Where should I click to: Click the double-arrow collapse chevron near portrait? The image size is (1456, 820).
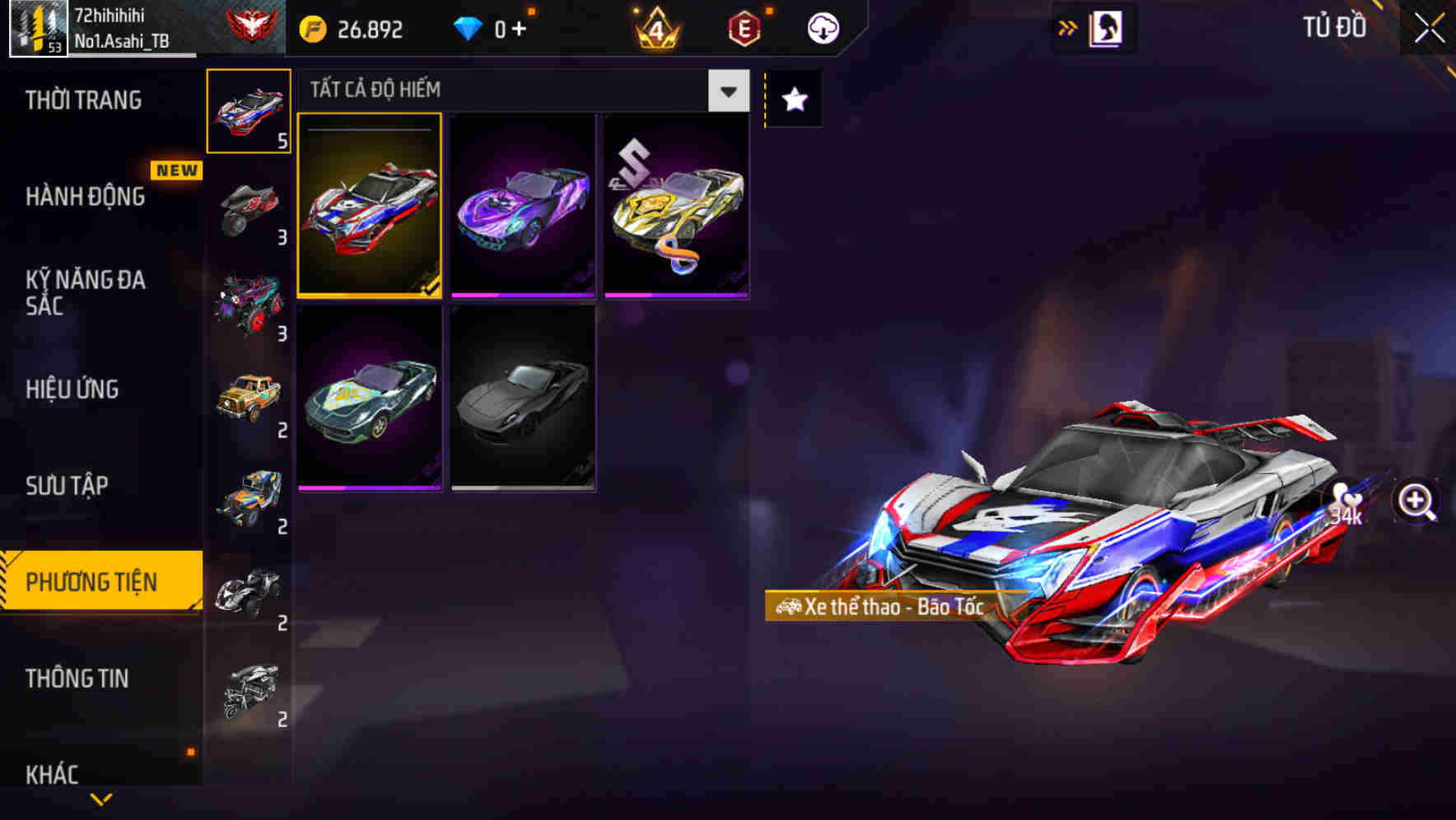[1066, 27]
